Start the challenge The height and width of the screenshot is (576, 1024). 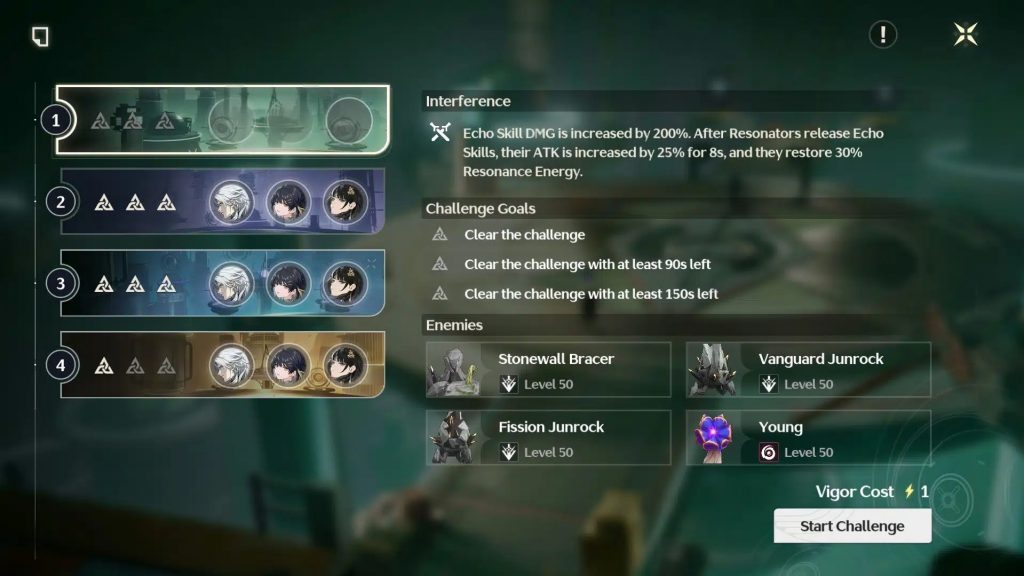click(x=852, y=526)
